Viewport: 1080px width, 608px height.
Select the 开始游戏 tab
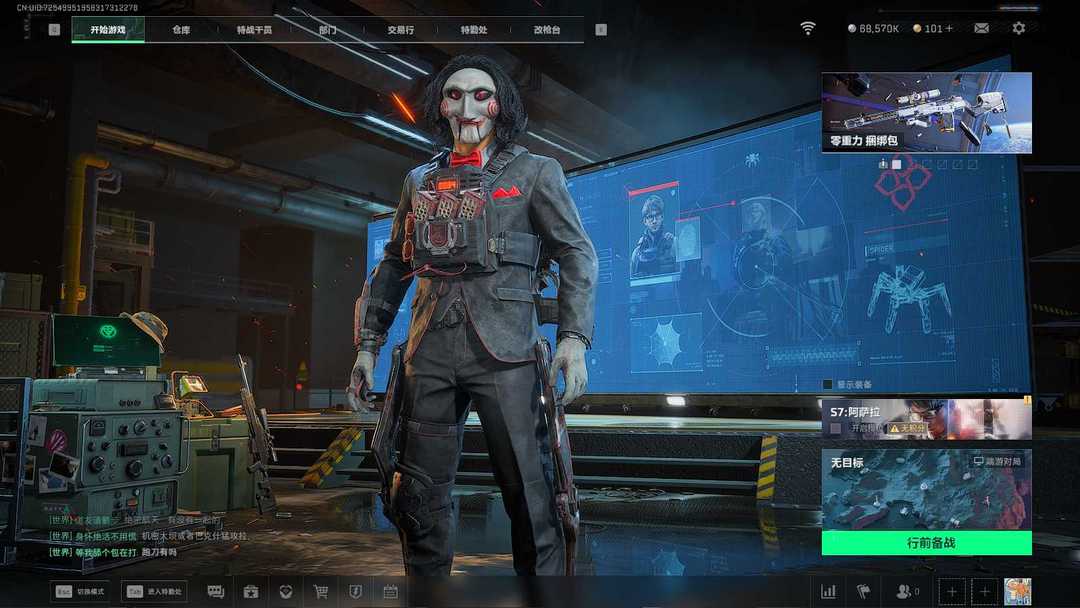[x=108, y=30]
